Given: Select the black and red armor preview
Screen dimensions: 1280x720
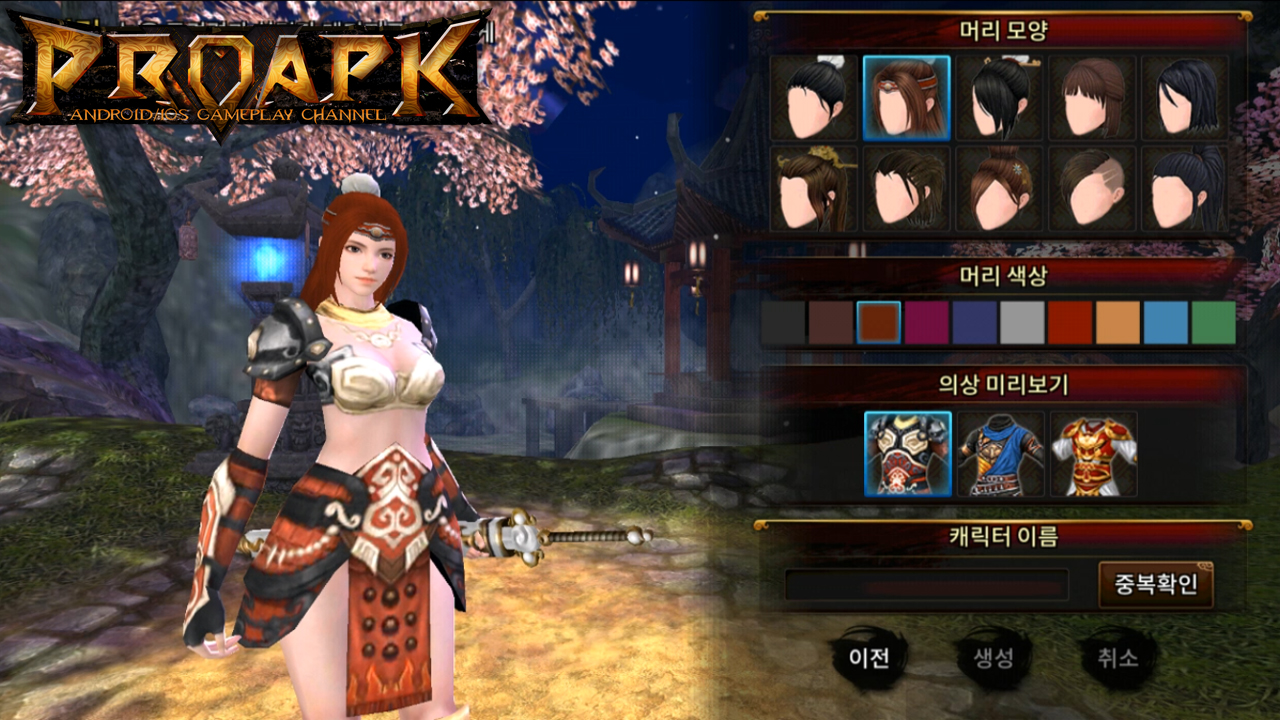Looking at the screenshot, I should [908, 454].
